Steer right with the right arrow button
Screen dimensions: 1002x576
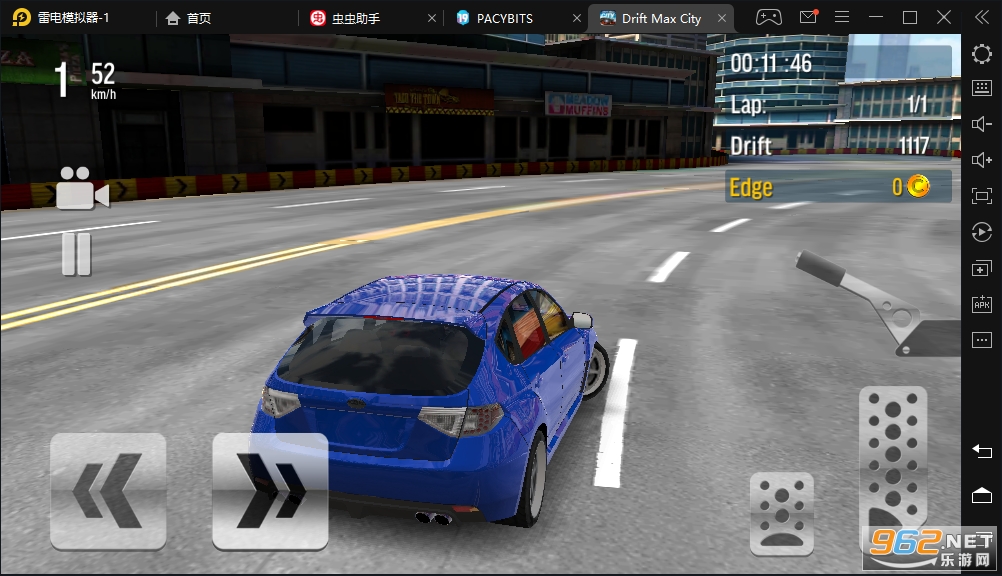coord(270,491)
